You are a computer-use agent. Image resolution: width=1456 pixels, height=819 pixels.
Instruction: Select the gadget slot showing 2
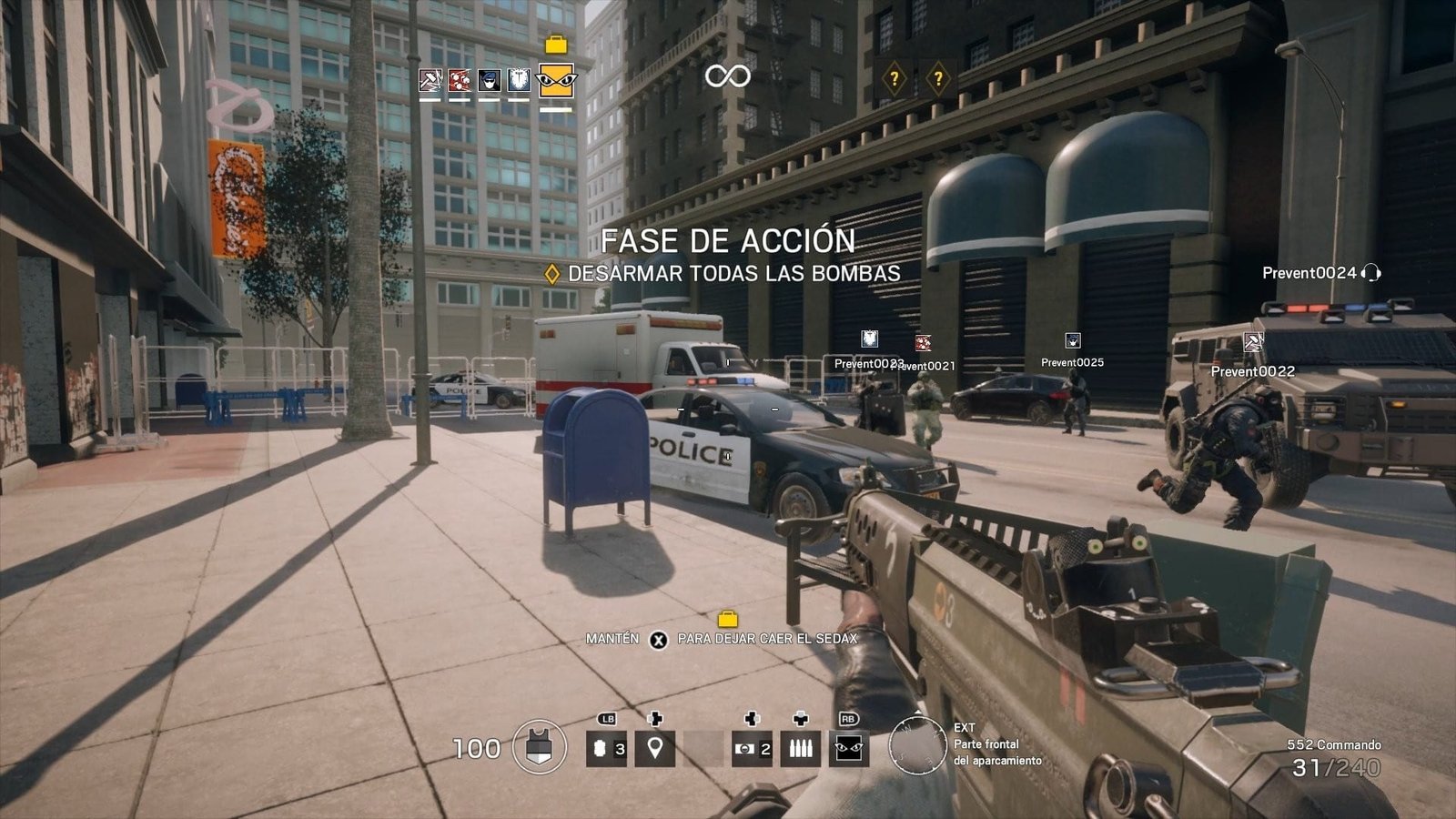point(752,749)
